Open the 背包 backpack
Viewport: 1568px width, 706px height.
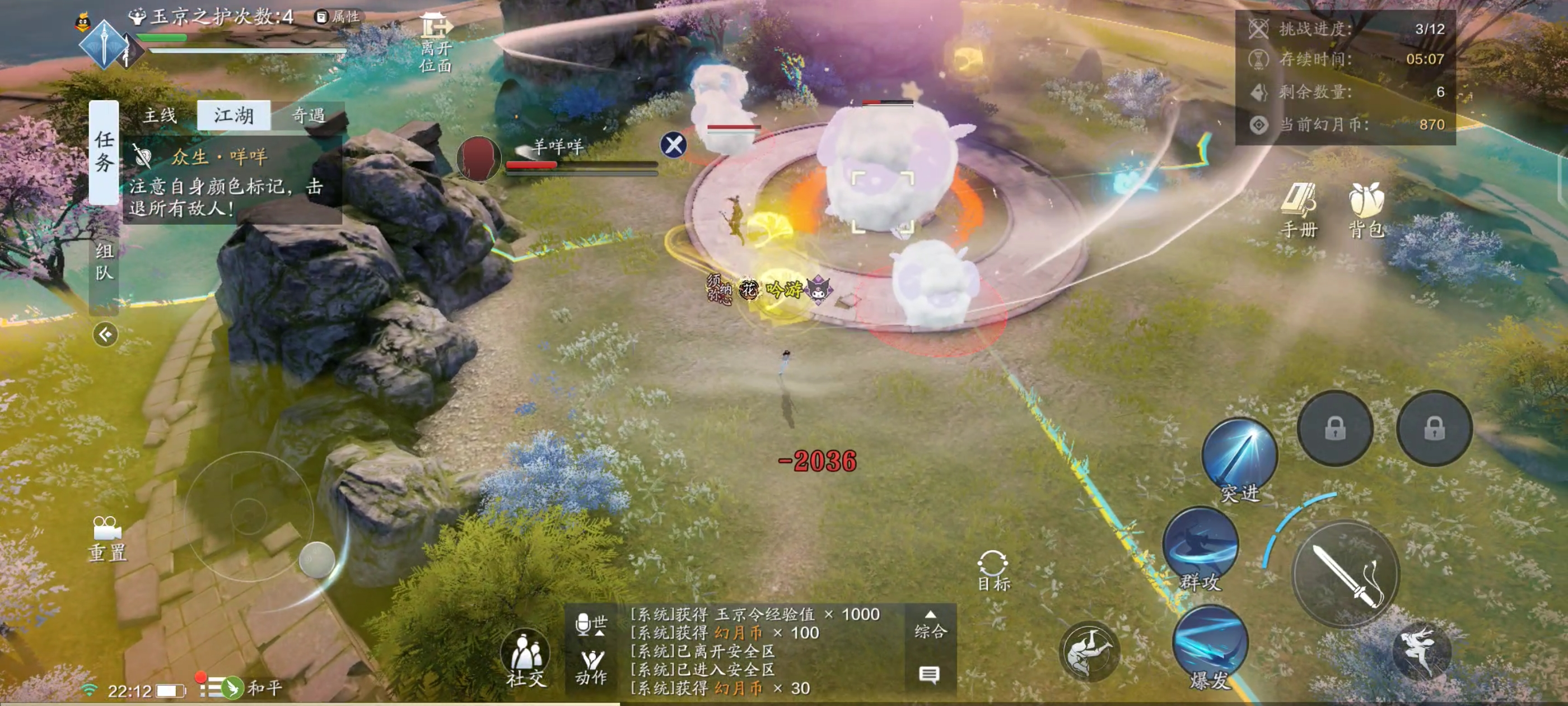pos(1366,210)
